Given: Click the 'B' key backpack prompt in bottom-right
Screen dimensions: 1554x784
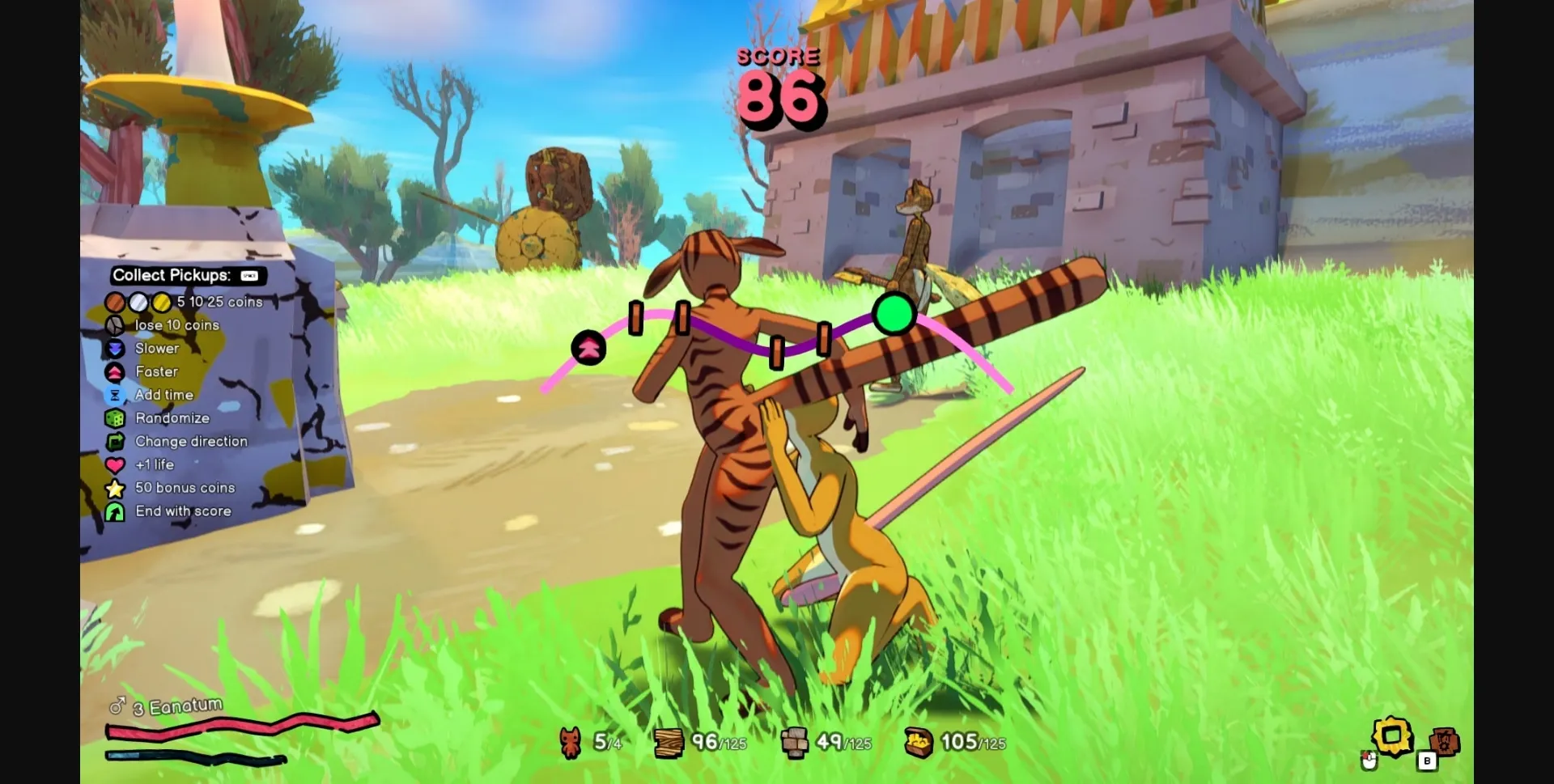Looking at the screenshot, I should 1425,761.
